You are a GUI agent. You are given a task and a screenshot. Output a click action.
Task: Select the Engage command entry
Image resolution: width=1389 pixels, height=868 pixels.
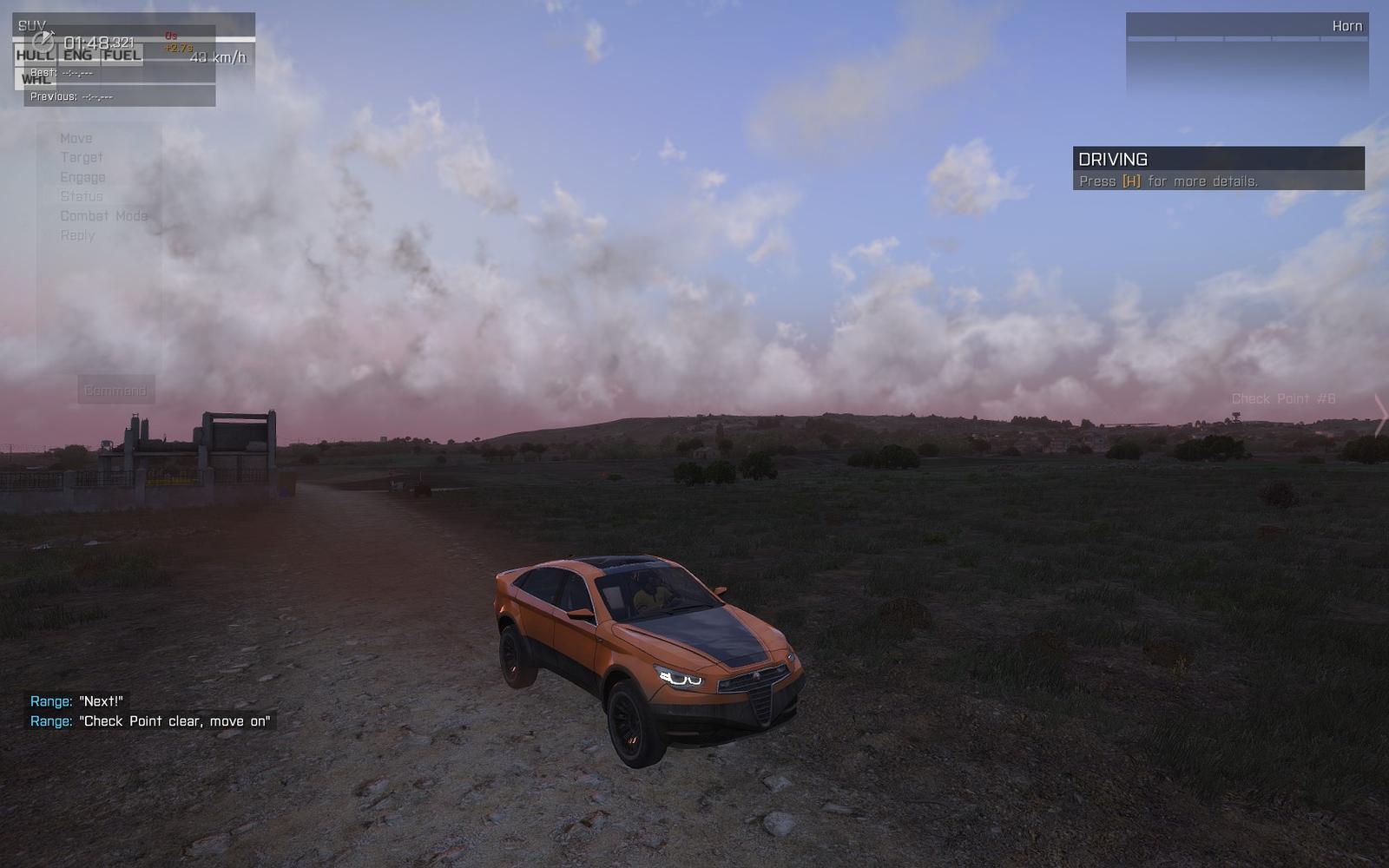82,177
